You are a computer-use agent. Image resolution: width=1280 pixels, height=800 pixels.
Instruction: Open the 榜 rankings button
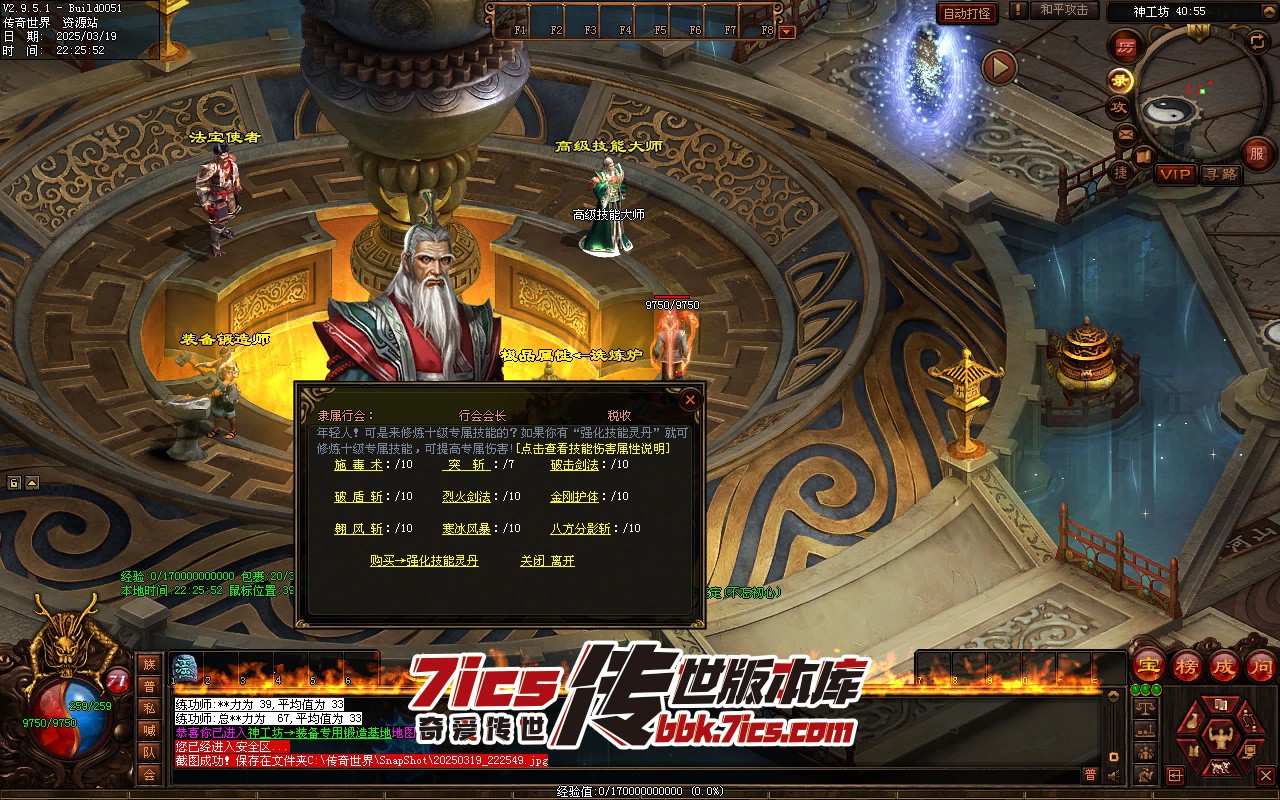1187,665
